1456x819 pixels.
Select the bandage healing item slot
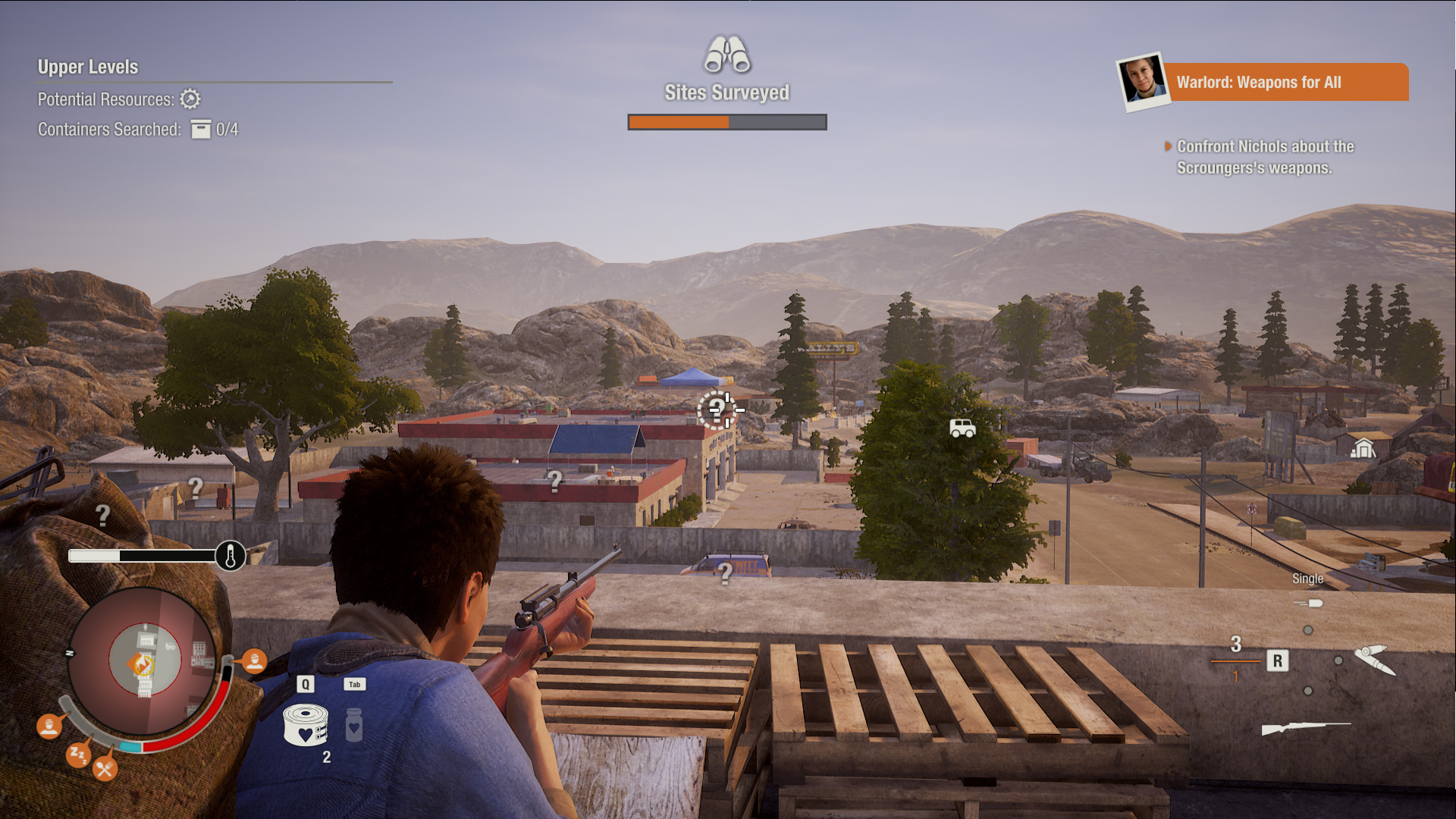click(x=305, y=725)
